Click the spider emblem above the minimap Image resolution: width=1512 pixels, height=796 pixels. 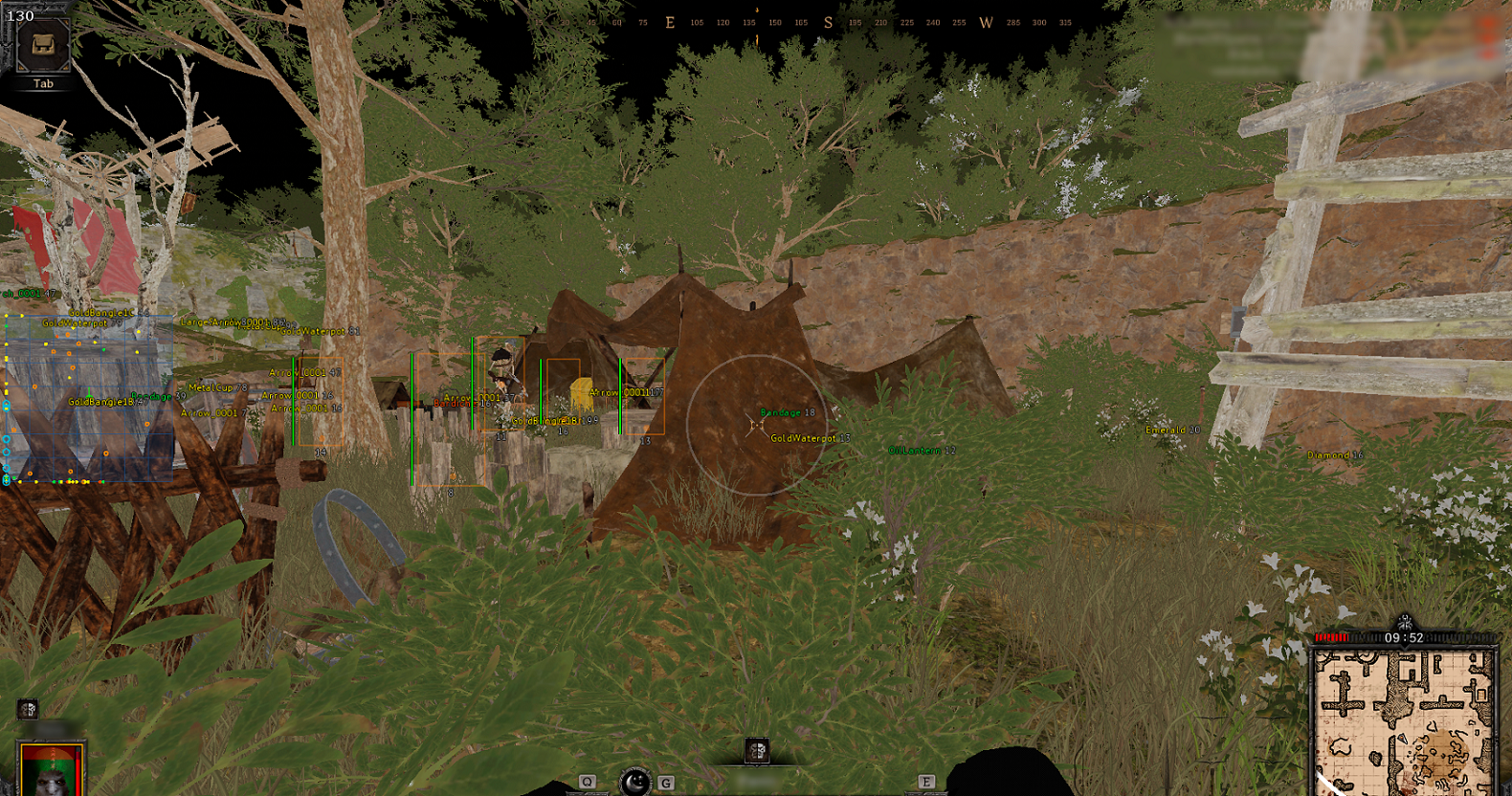tap(1404, 622)
